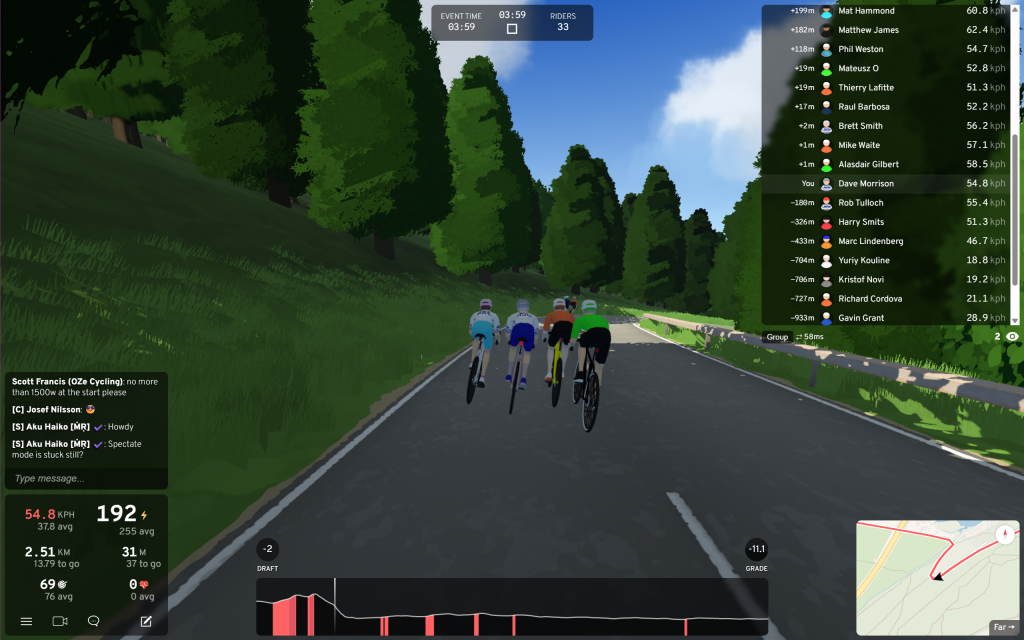Click the Group button under rider list

[x=777, y=337]
